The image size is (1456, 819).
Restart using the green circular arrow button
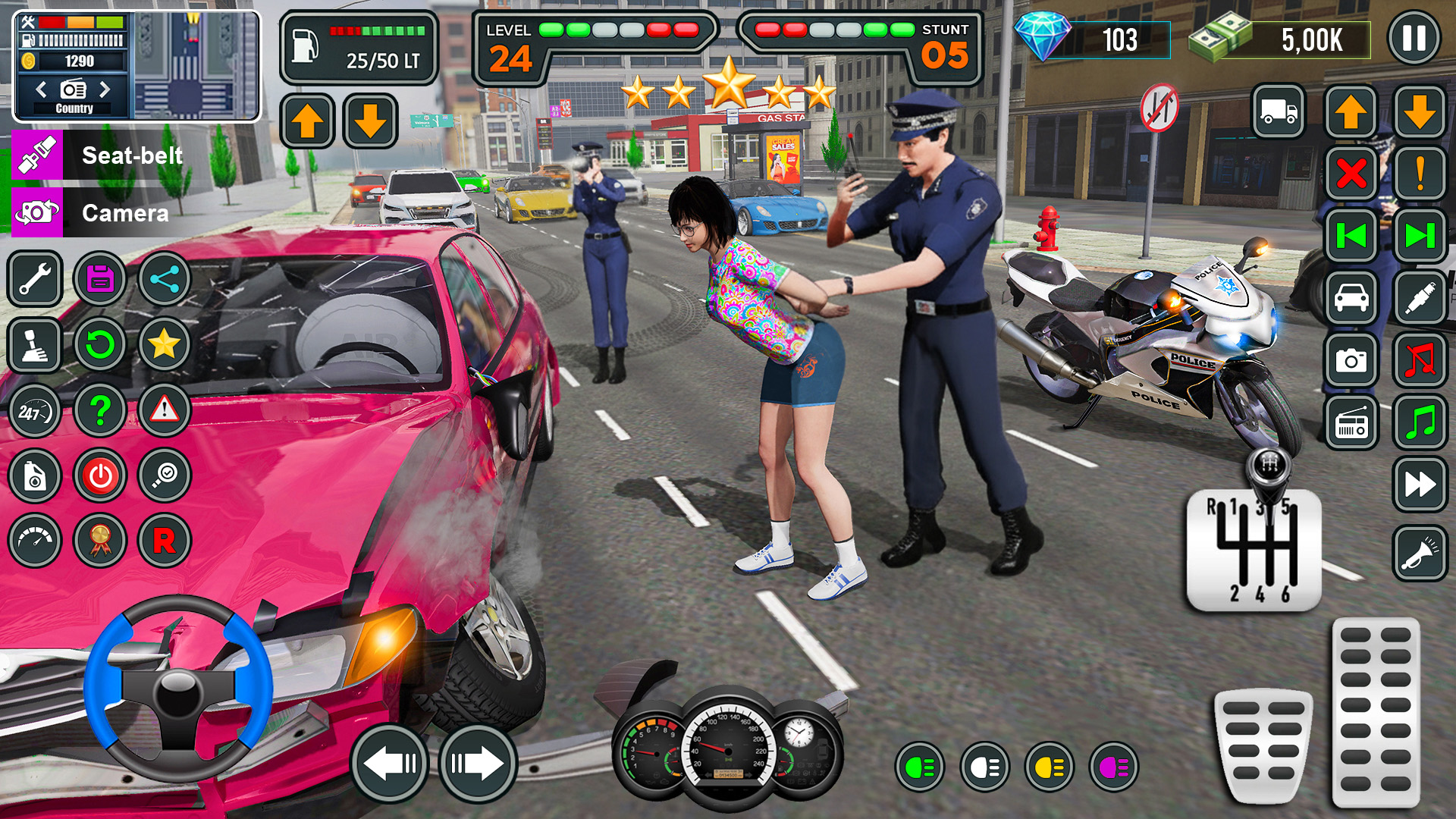coord(99,344)
